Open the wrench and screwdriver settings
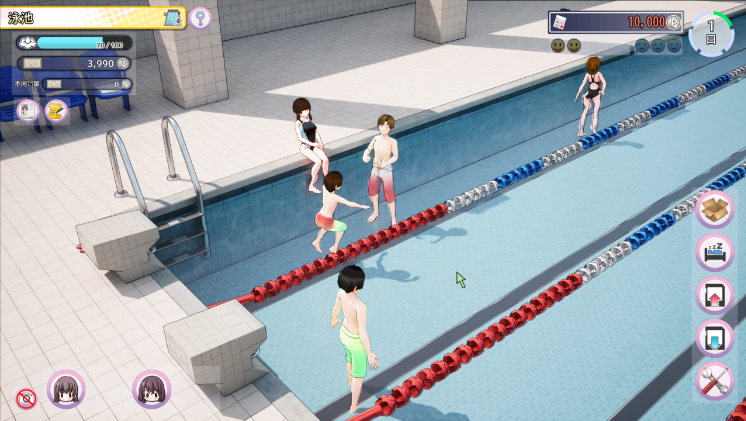 click(x=715, y=381)
